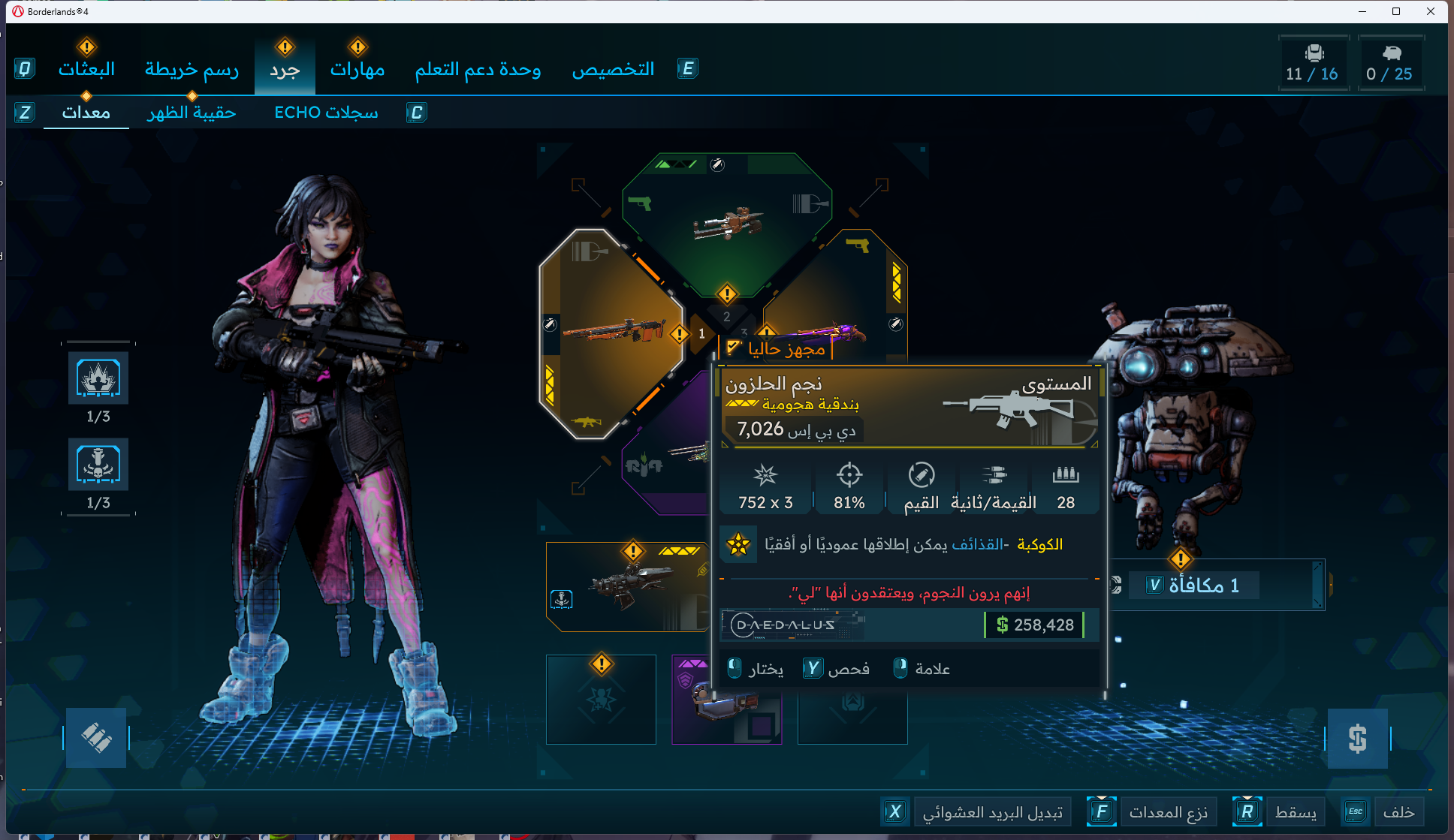Click the يسقط drop button

click(x=1295, y=812)
